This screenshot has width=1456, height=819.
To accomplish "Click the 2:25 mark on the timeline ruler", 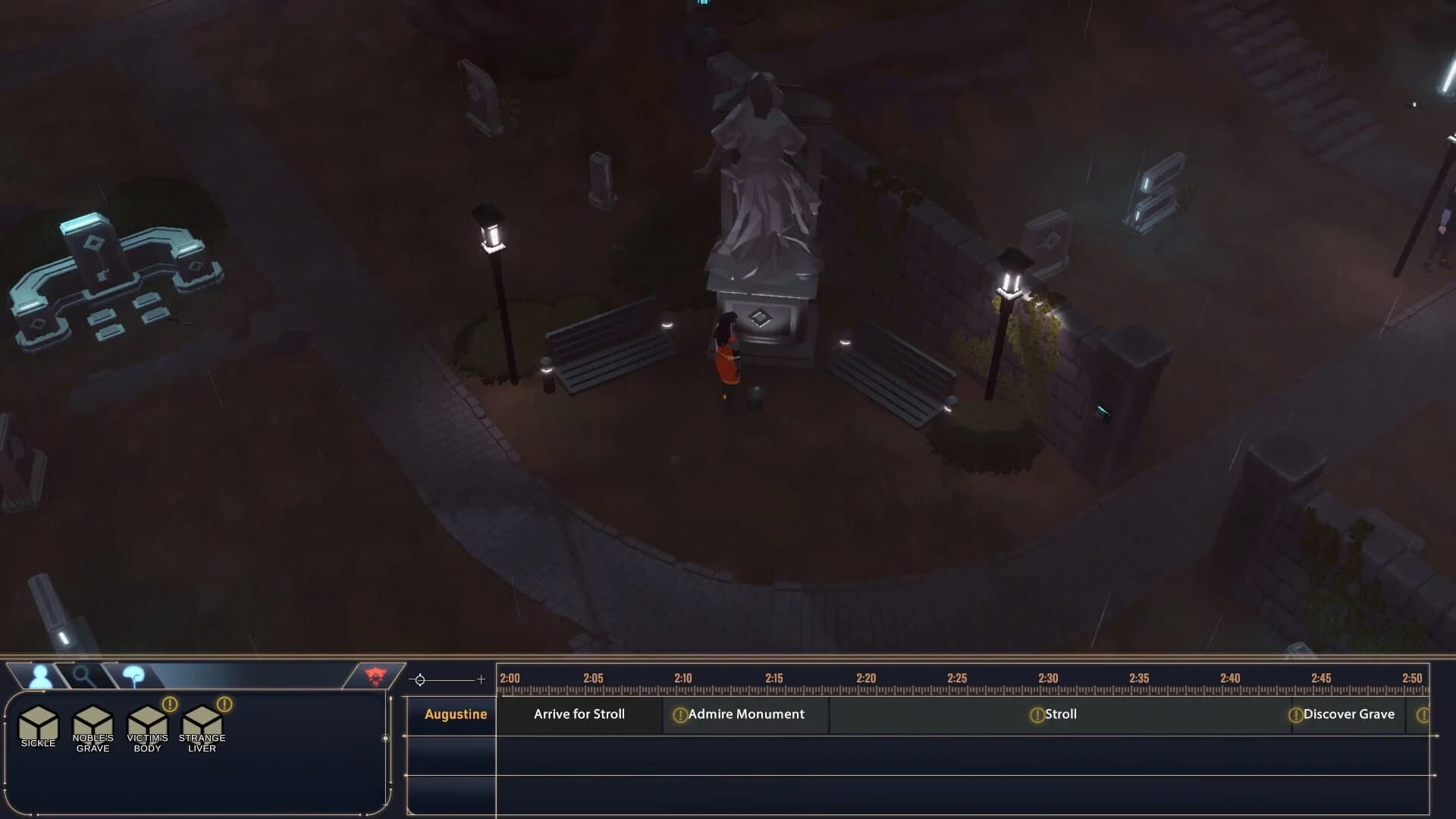I will (957, 679).
